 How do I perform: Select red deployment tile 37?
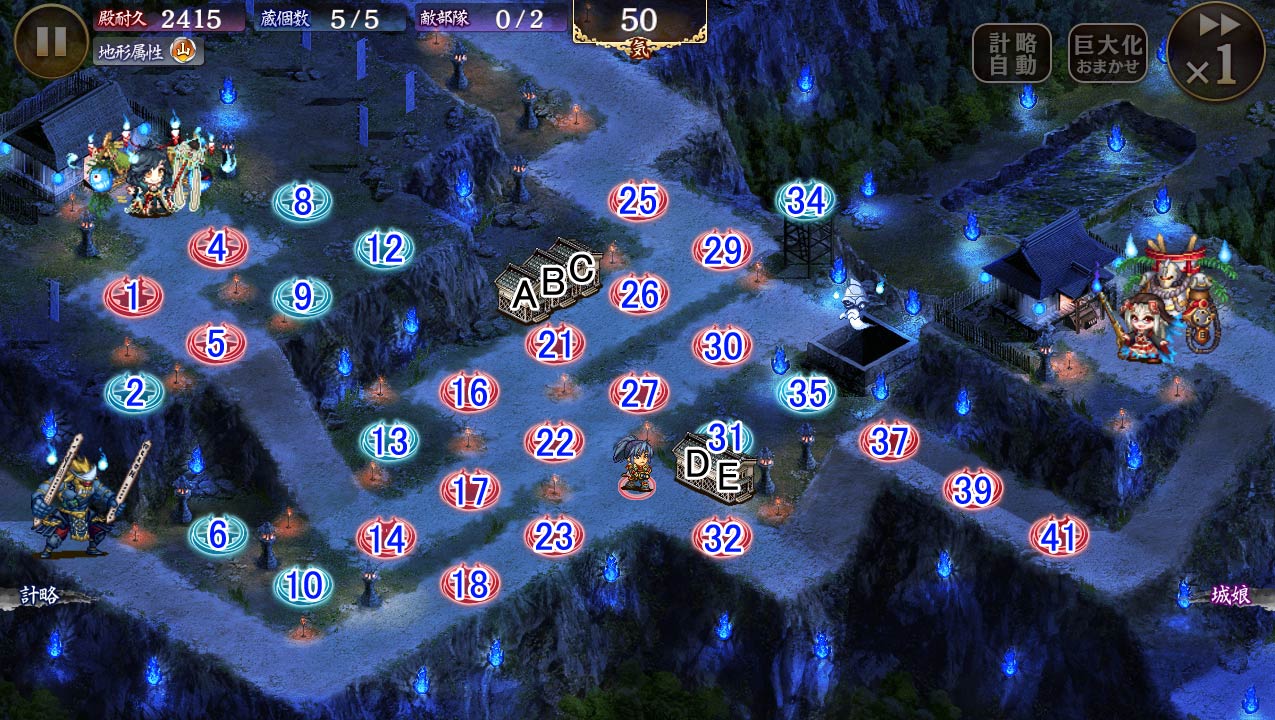point(889,441)
